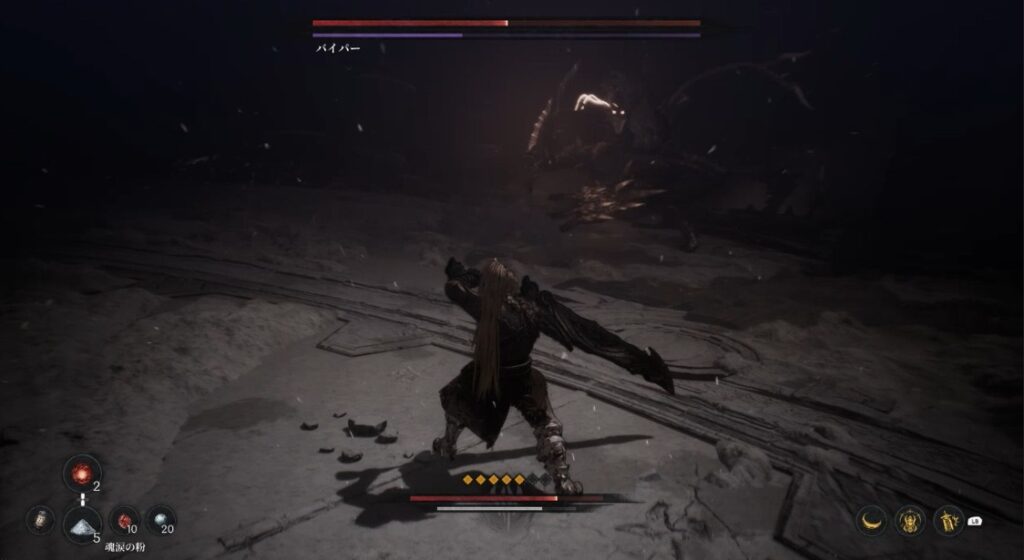Activate the golden crescent moon skill
The image size is (1024, 560).
coord(873,520)
